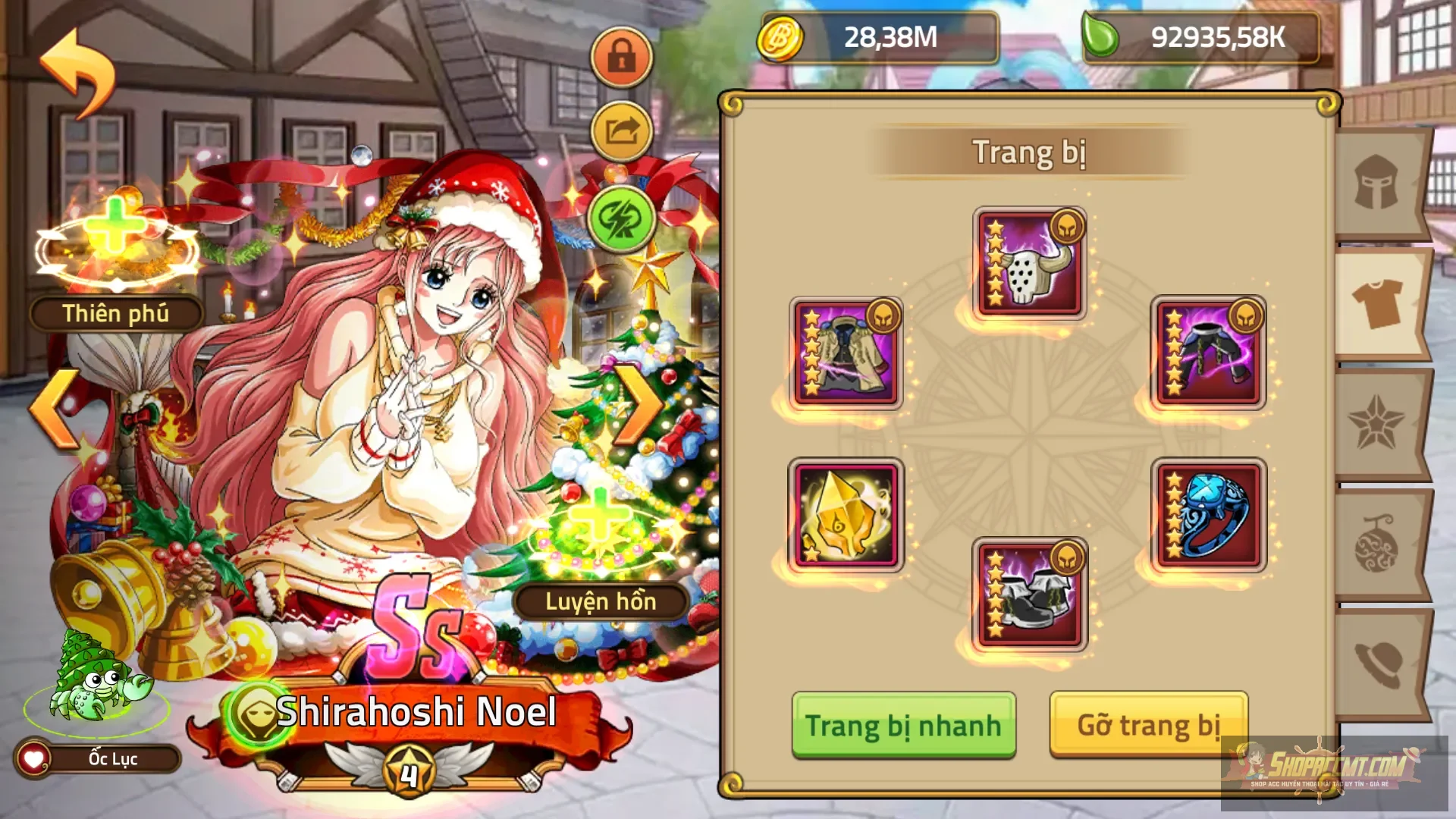Select the lock icon above the character

pyautogui.click(x=620, y=57)
